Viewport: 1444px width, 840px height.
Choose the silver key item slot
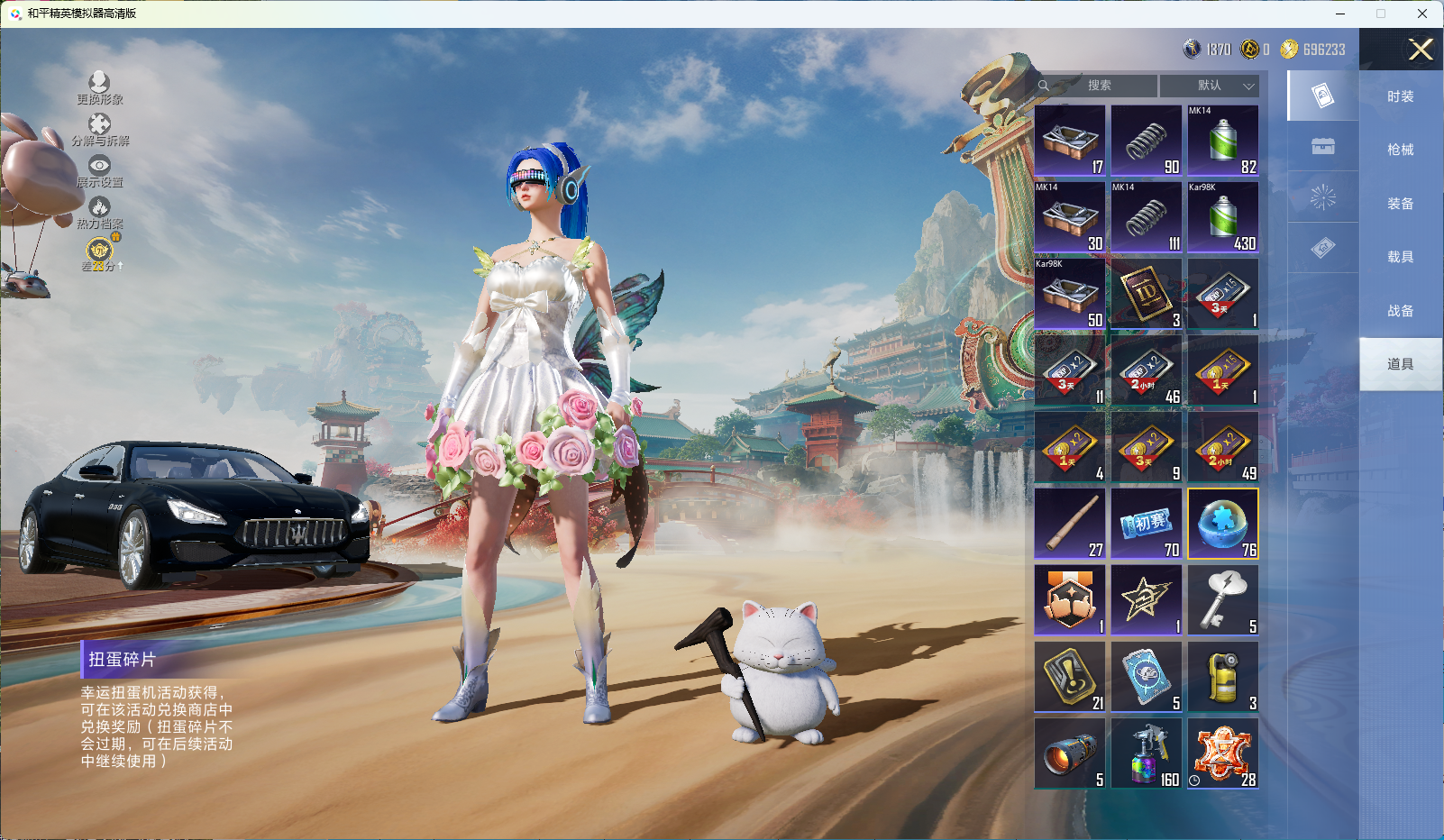tap(1222, 601)
